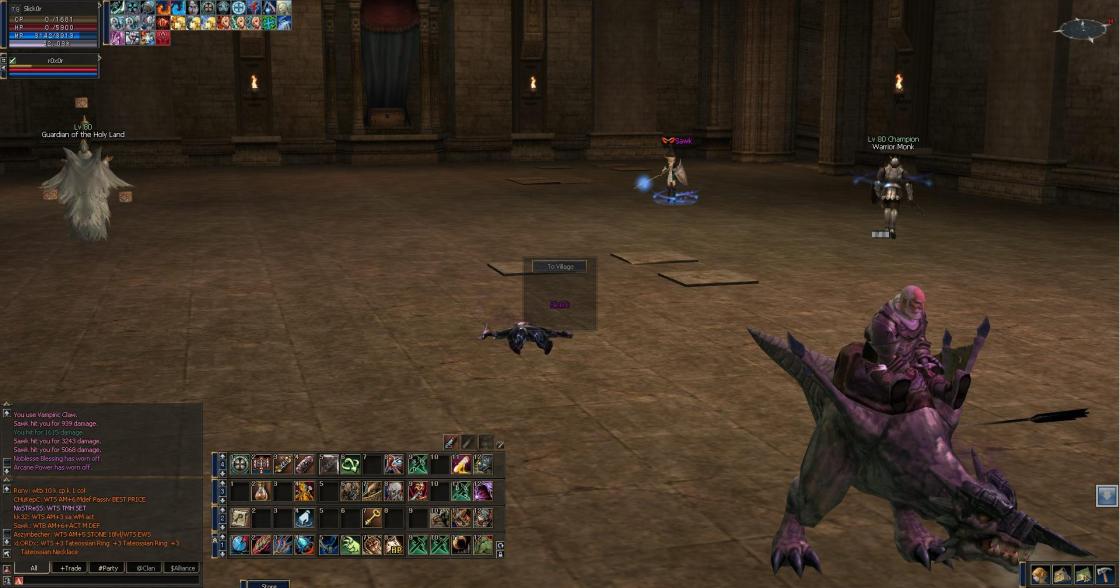The width and height of the screenshot is (1120, 588).
Task: Open the hammer icon menu button
Action: coord(1104,575)
